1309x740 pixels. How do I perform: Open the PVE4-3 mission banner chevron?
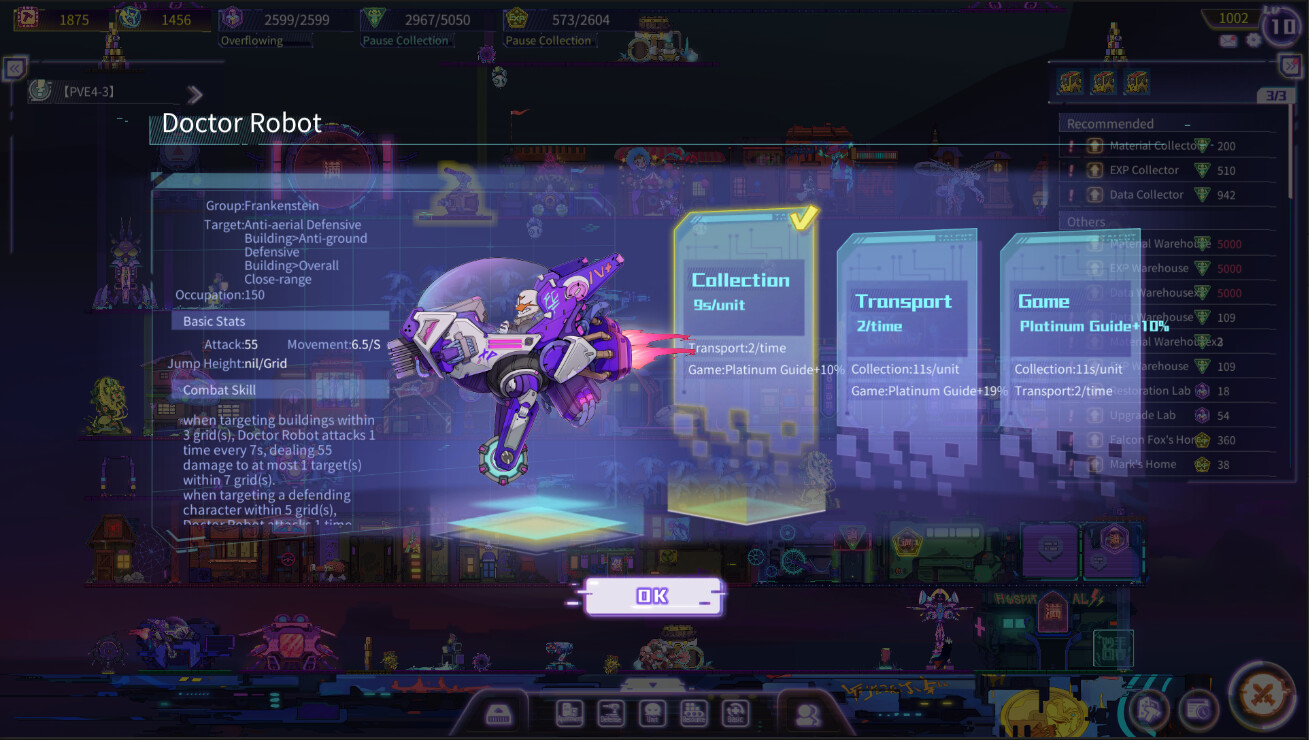195,94
